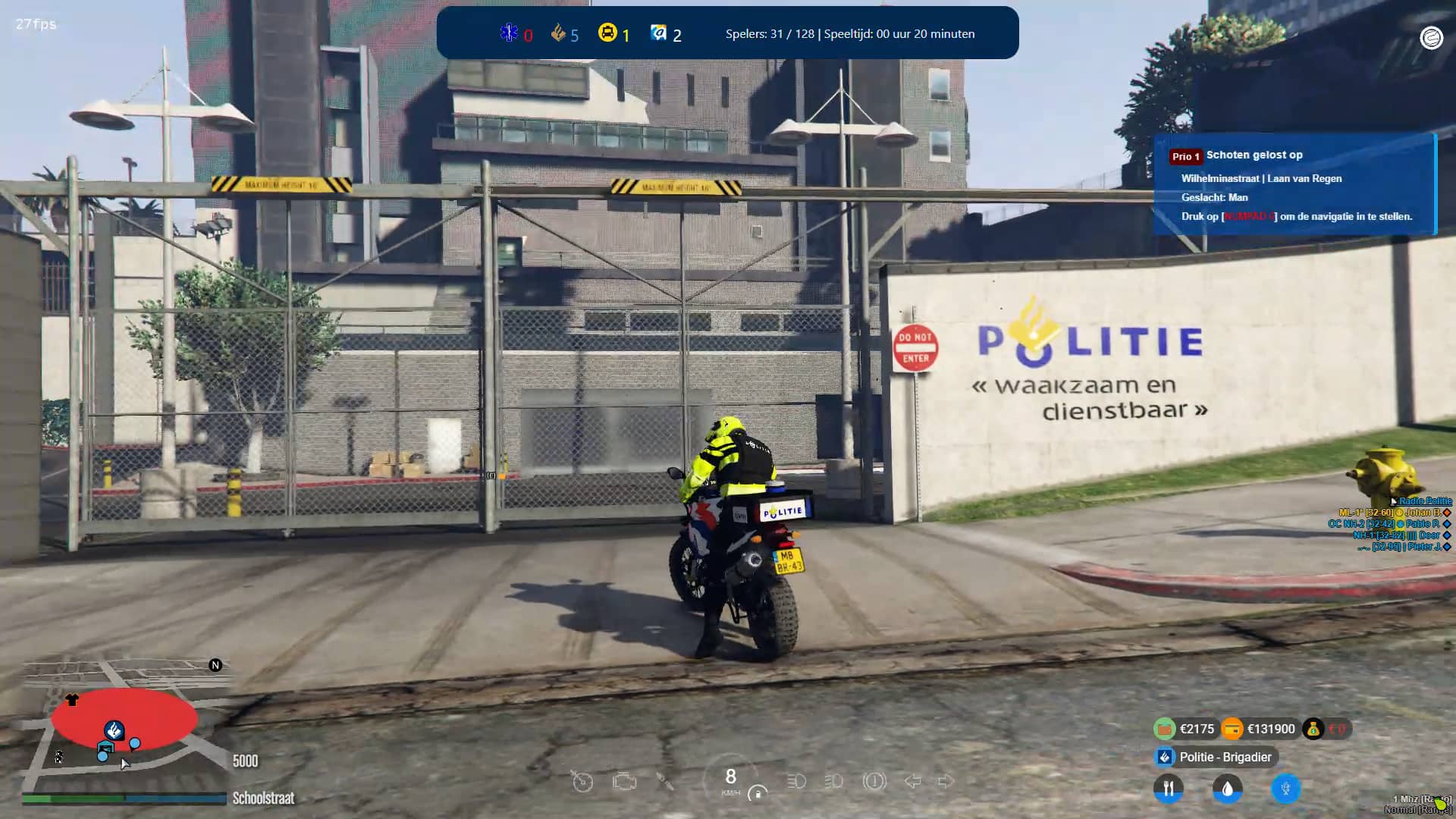Viewport: 1456px width, 819px height.
Task: Click the parking brake indicator icon
Action: (874, 781)
